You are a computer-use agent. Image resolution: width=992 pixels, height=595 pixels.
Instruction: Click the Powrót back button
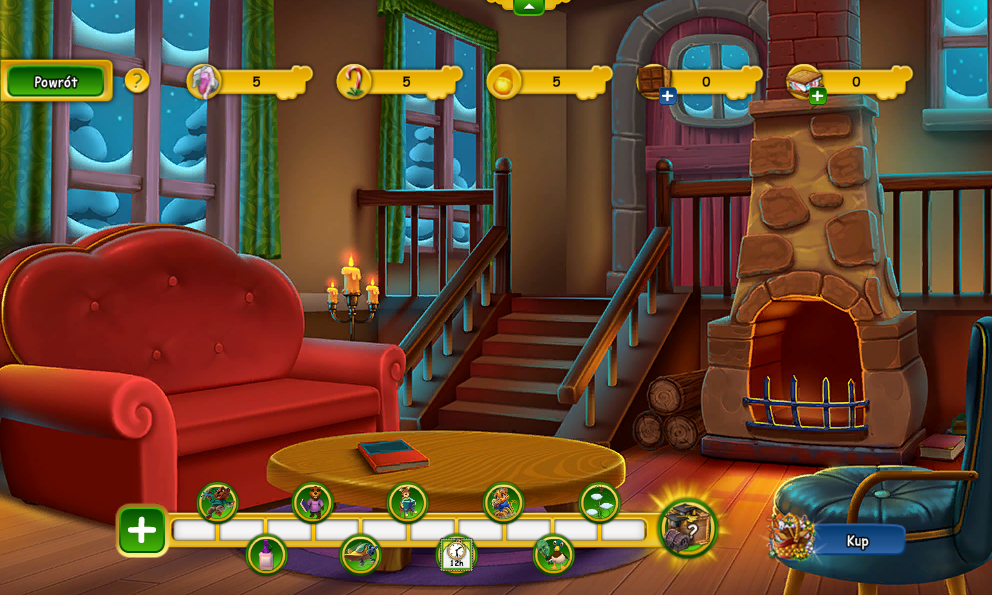click(56, 82)
